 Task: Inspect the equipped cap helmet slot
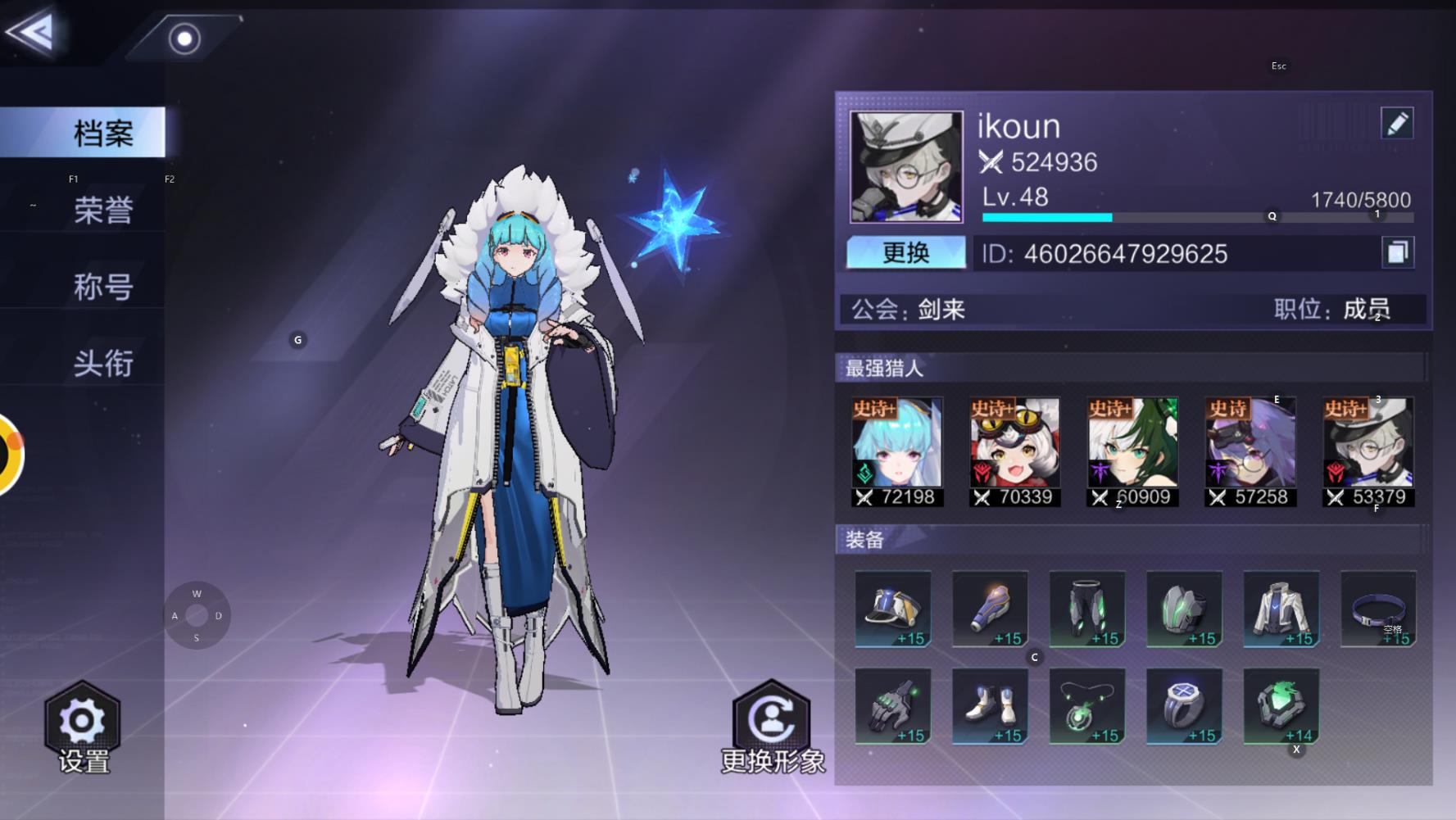[x=893, y=609]
